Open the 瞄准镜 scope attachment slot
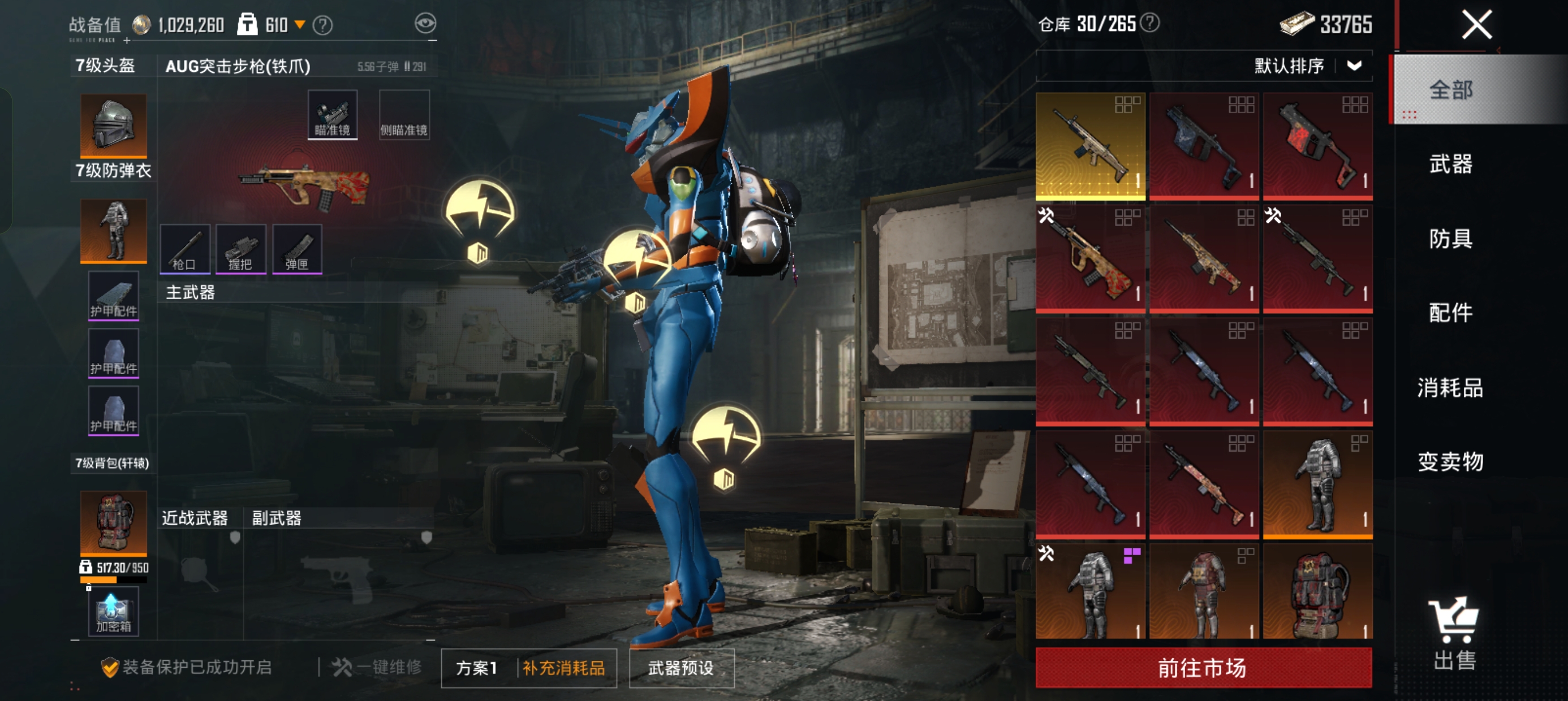This screenshot has width=1568, height=701. pos(333,115)
